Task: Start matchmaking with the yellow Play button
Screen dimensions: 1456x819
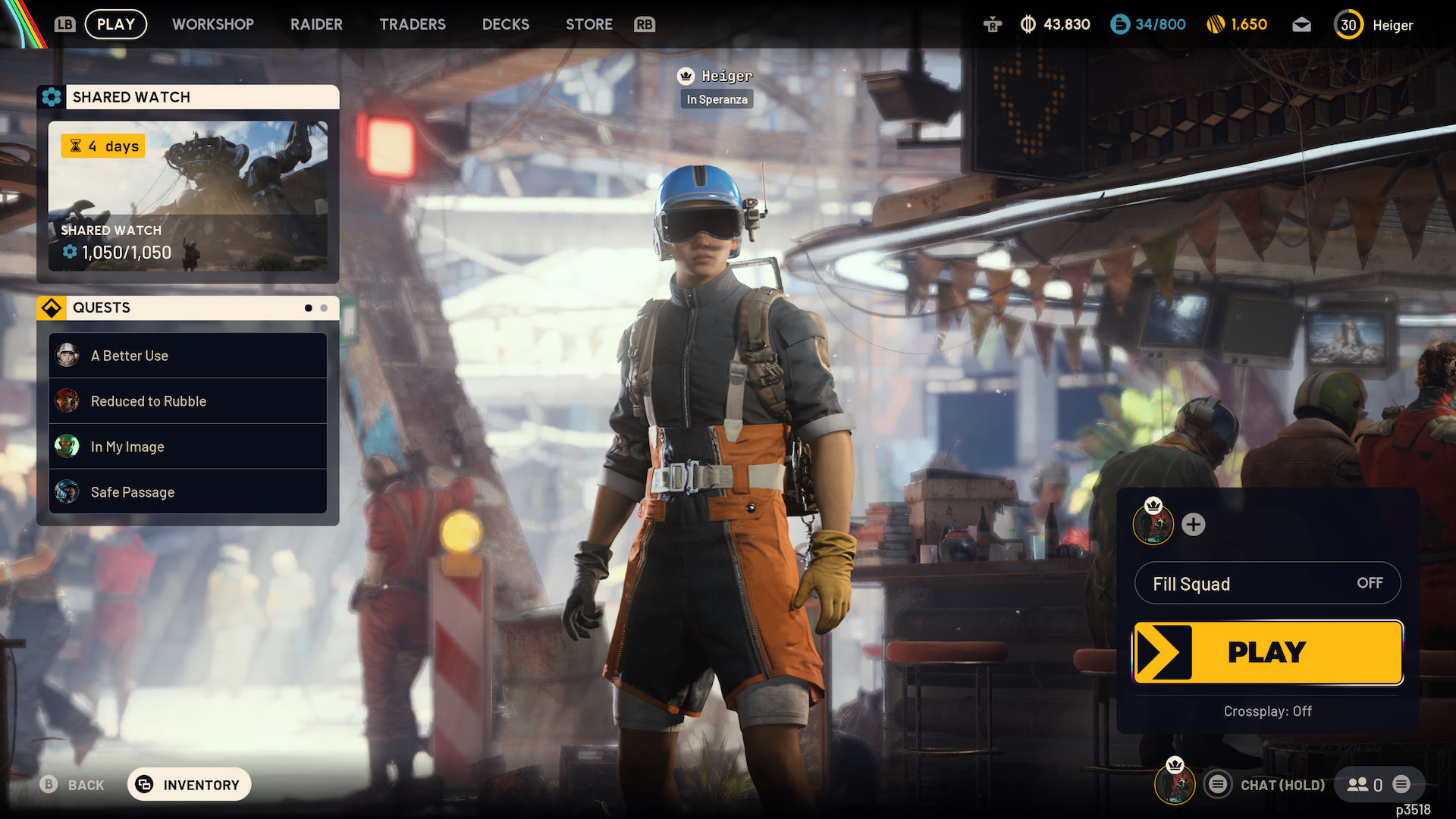Action: click(1267, 652)
